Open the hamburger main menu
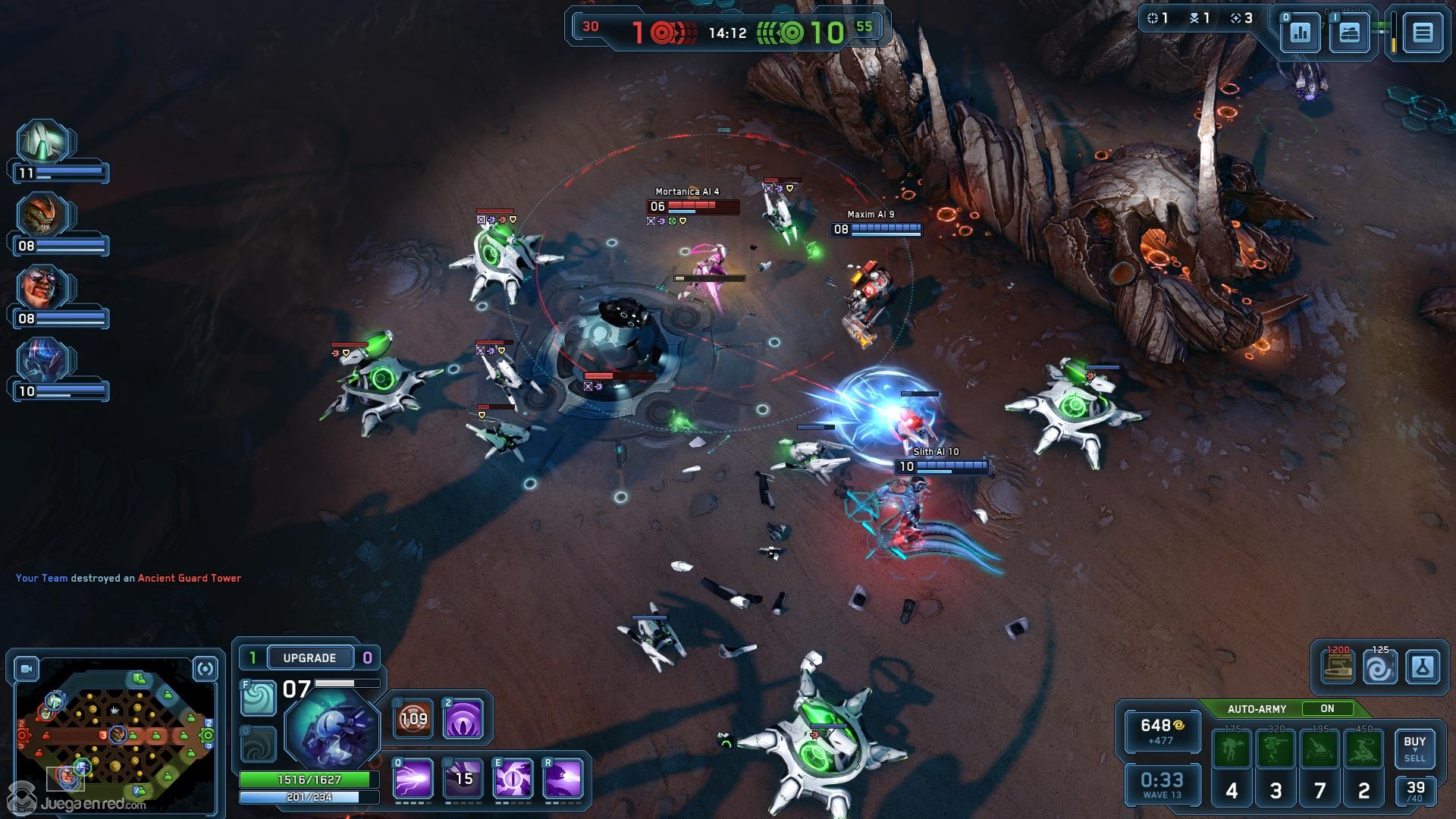The height and width of the screenshot is (819, 1456). click(1422, 33)
